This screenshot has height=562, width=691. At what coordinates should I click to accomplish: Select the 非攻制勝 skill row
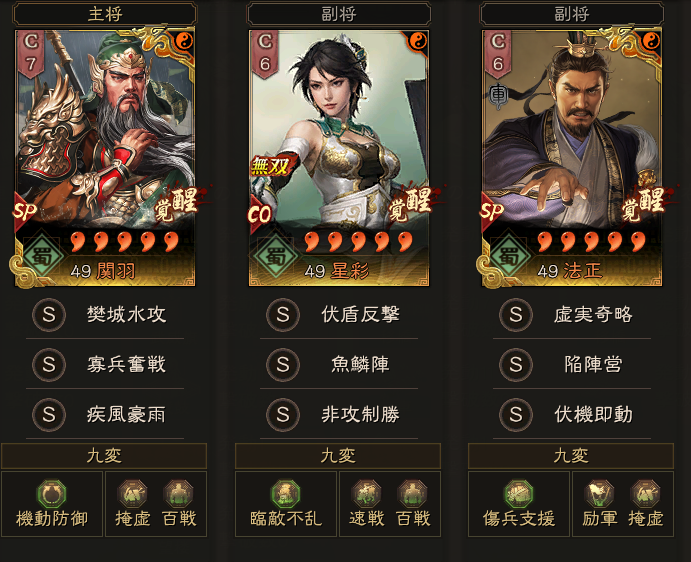pyautogui.click(x=338, y=414)
